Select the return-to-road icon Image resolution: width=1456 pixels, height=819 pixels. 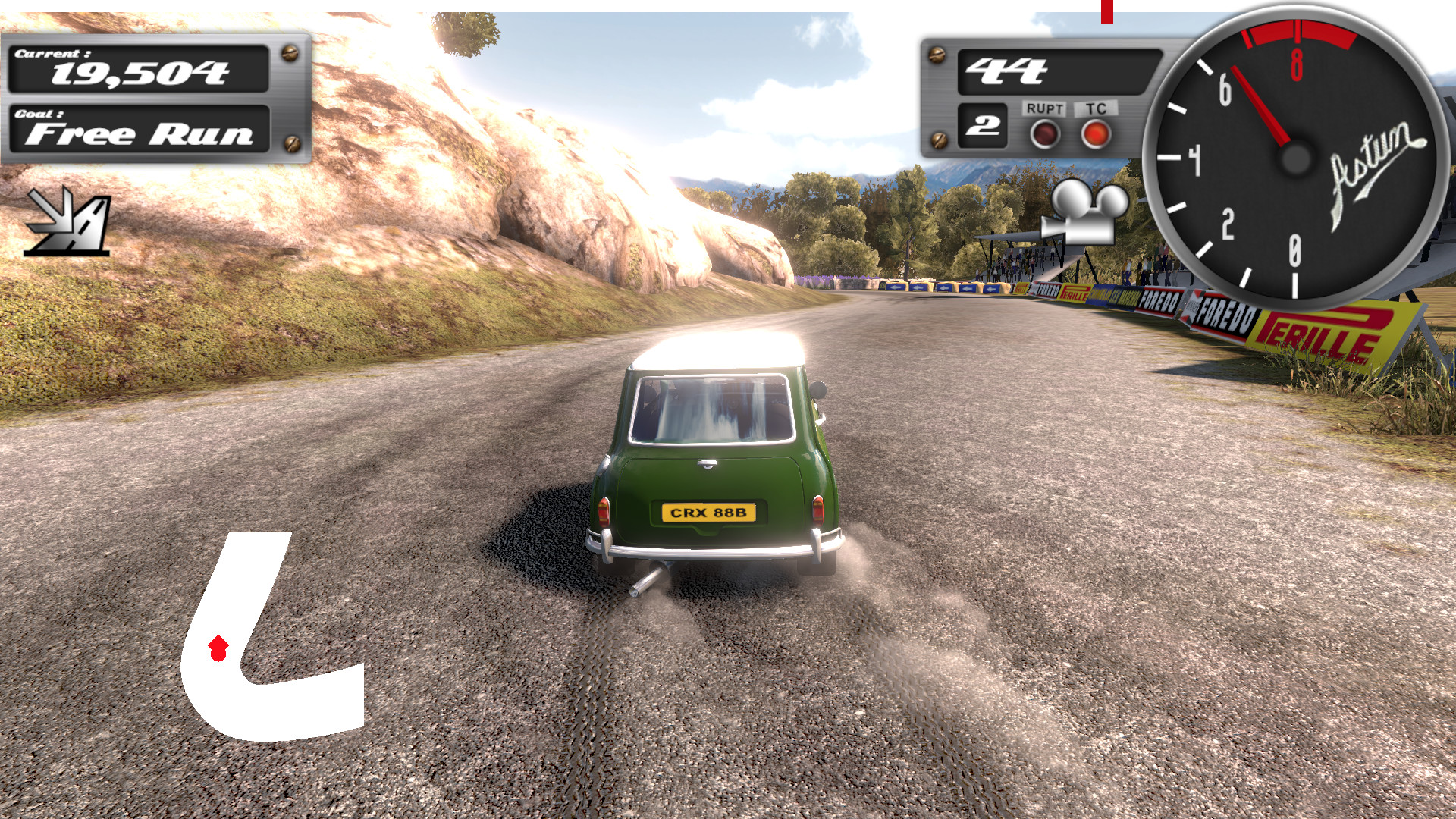tap(67, 224)
